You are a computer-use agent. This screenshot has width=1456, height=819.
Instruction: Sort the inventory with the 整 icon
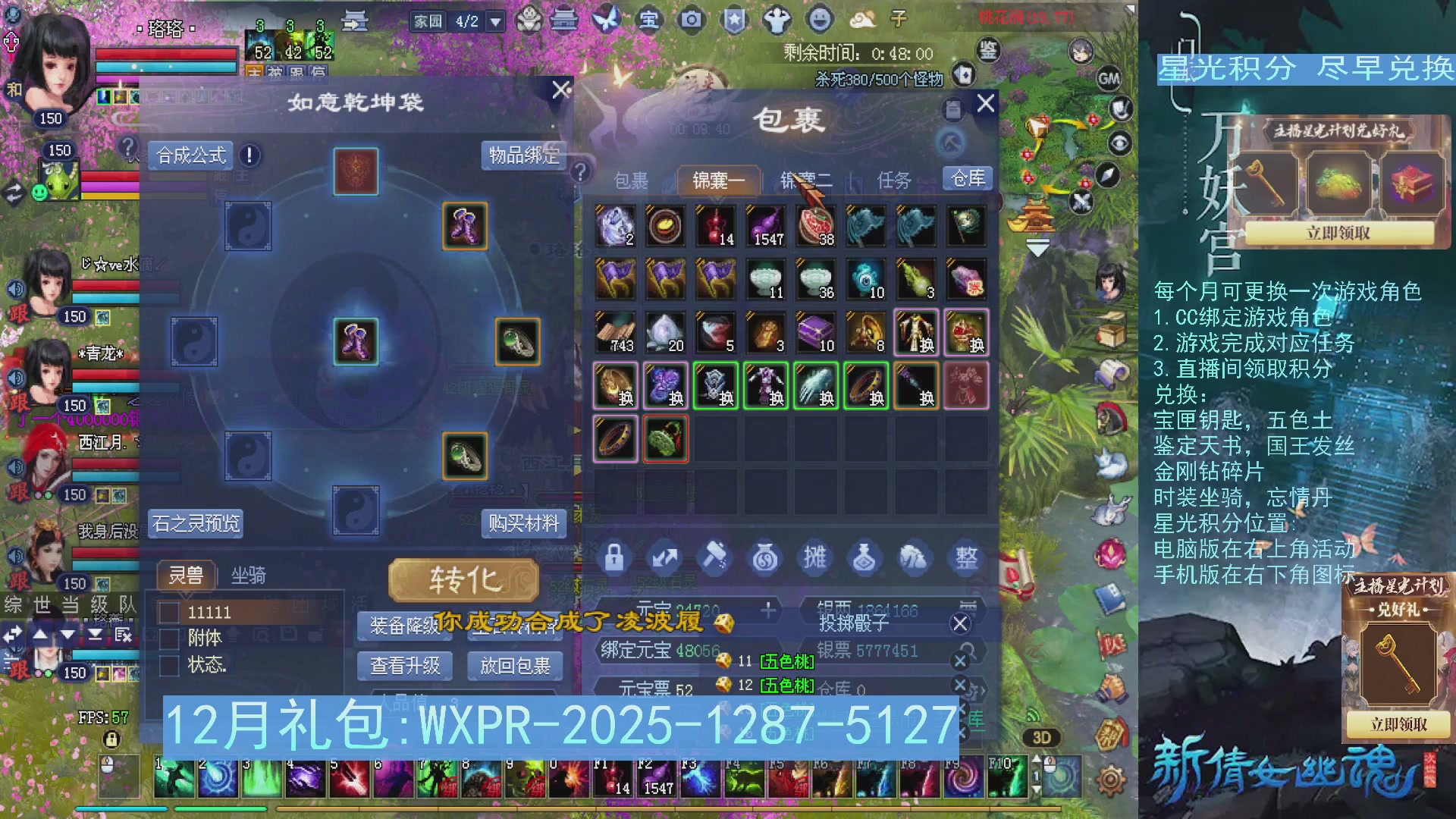[x=965, y=557]
